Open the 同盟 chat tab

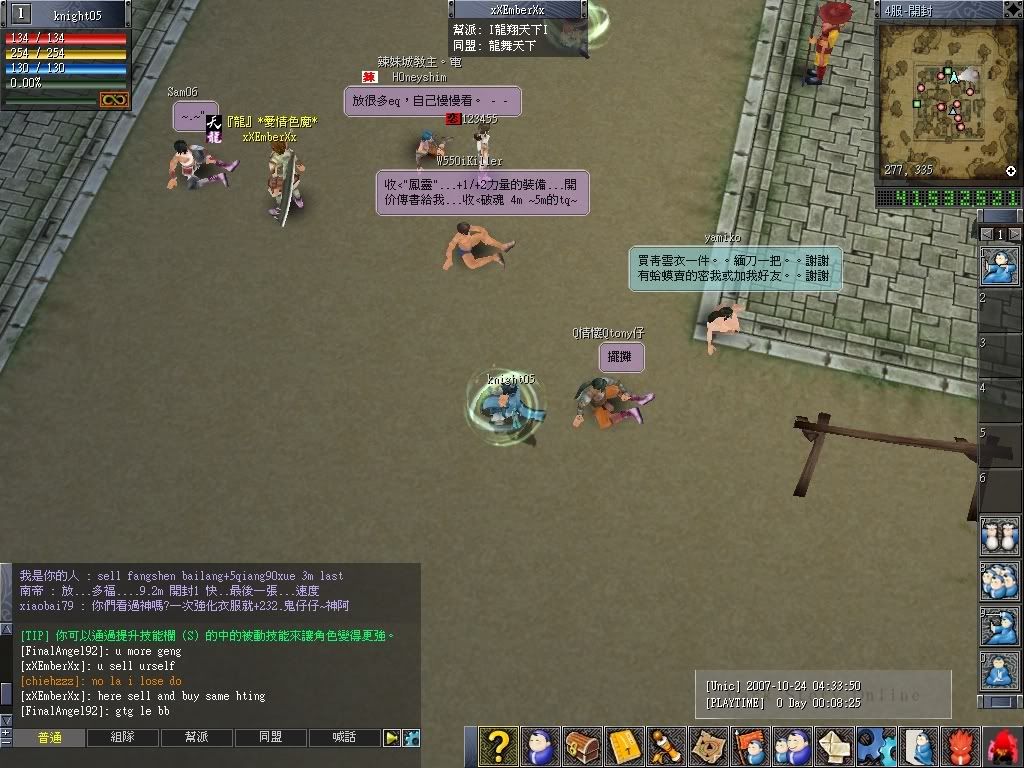click(271, 738)
